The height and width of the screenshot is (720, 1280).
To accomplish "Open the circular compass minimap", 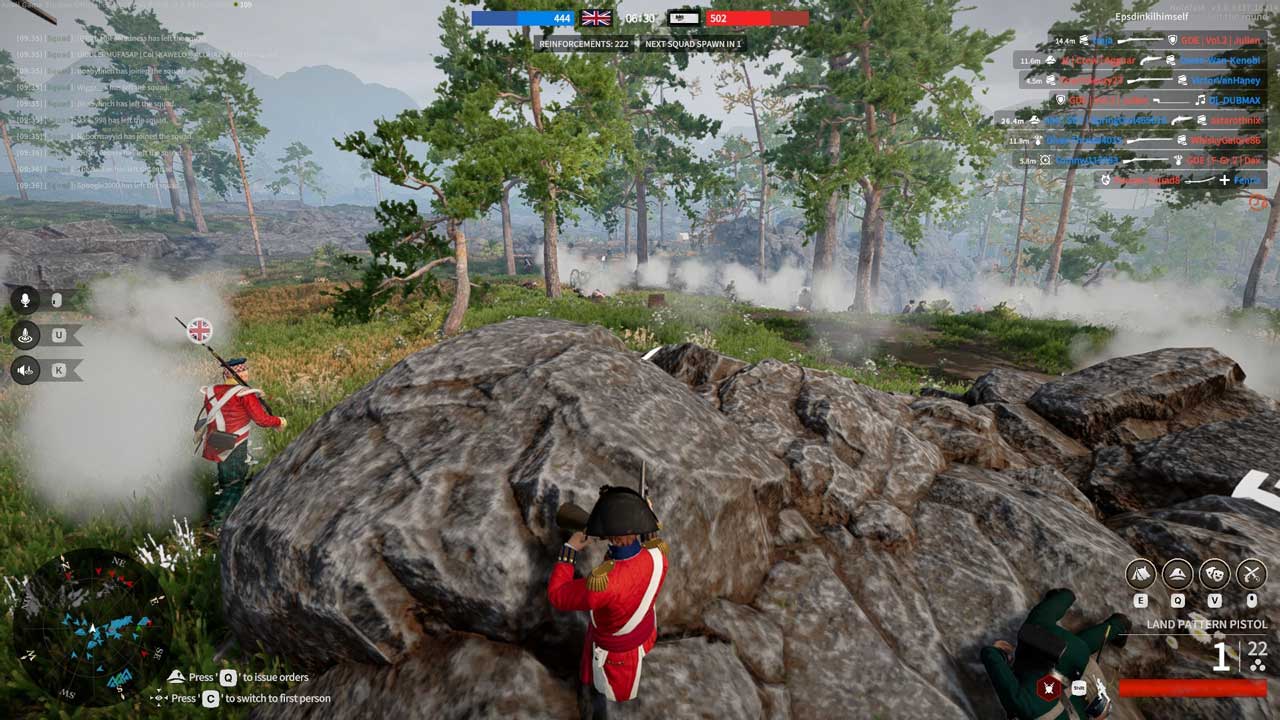I will click(x=90, y=627).
